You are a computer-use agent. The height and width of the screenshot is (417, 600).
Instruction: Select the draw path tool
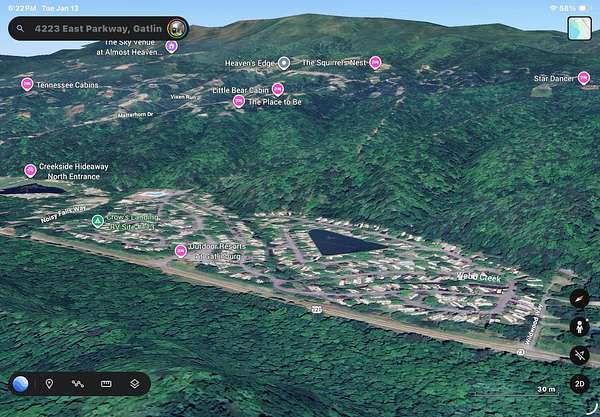point(77,384)
